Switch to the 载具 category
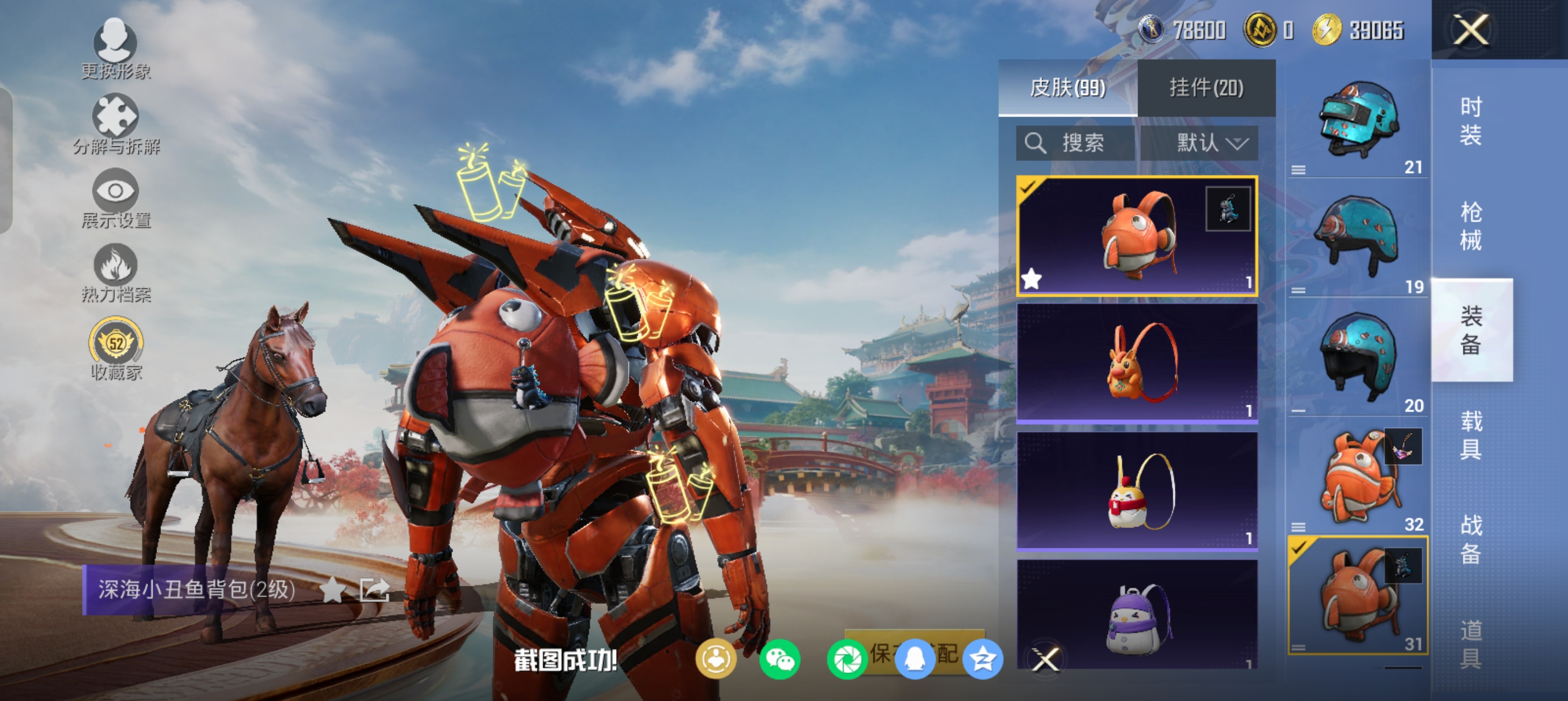The height and width of the screenshot is (701, 1568). pyautogui.click(x=1471, y=435)
